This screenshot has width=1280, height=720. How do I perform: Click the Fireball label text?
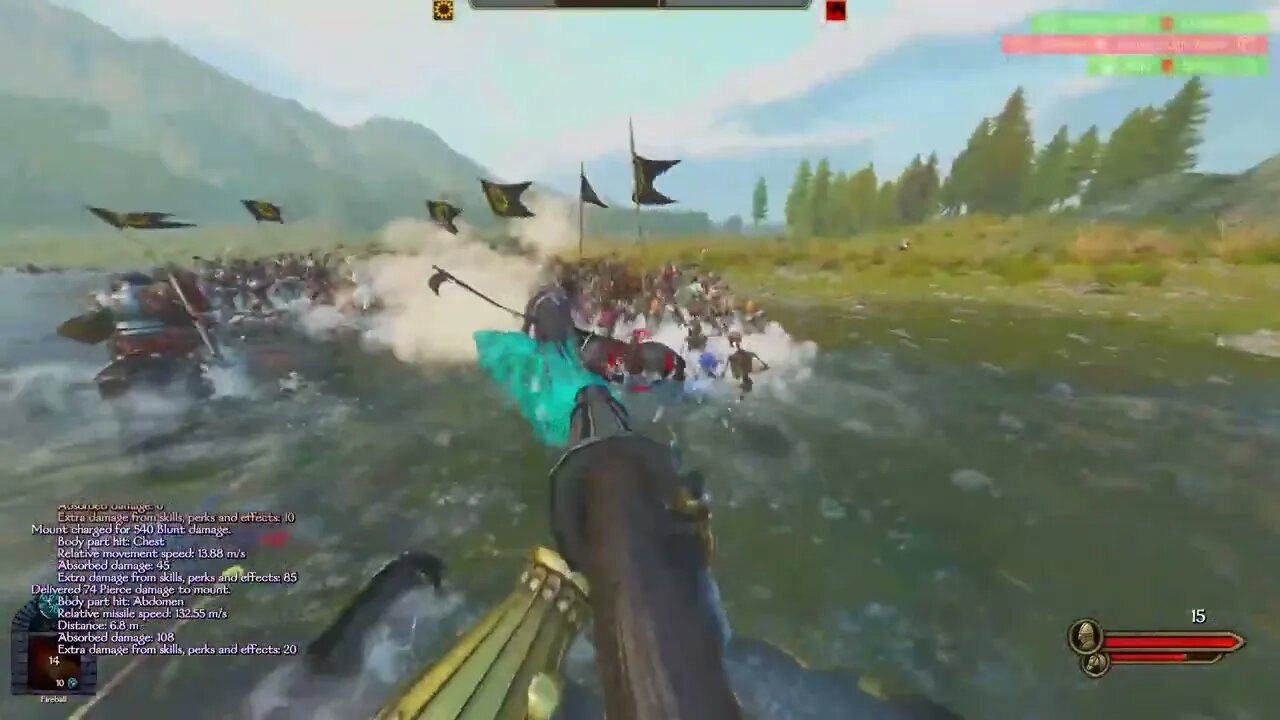click(54, 699)
